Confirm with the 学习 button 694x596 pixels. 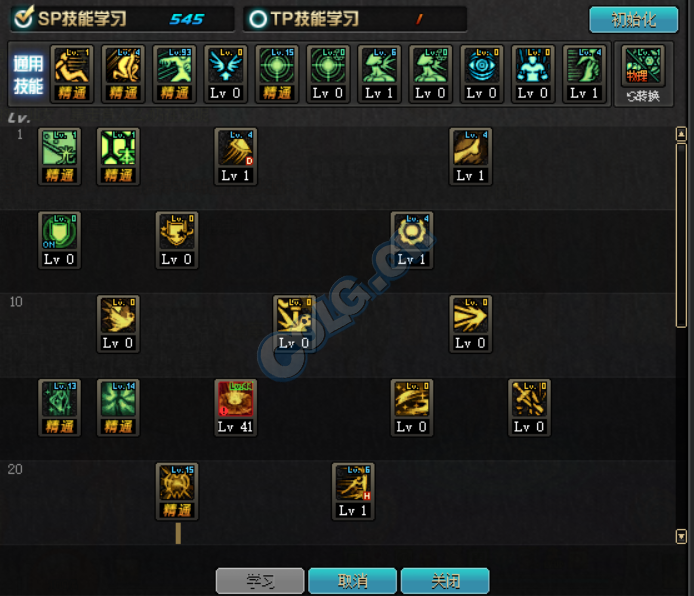[260, 581]
